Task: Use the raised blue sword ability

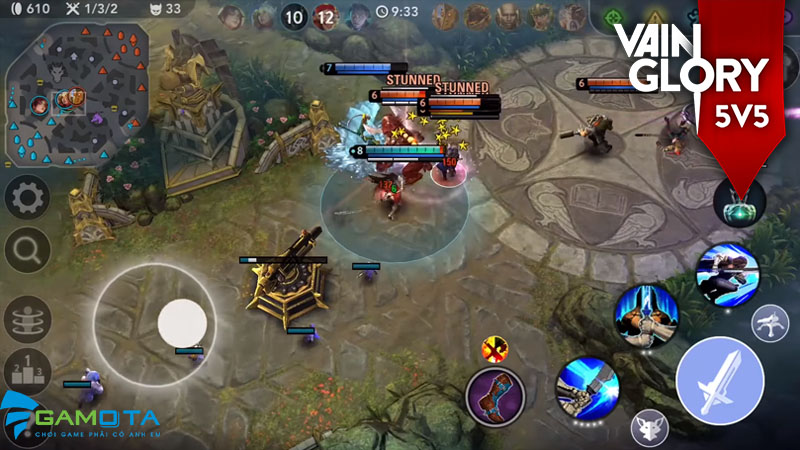Action: 646,315
